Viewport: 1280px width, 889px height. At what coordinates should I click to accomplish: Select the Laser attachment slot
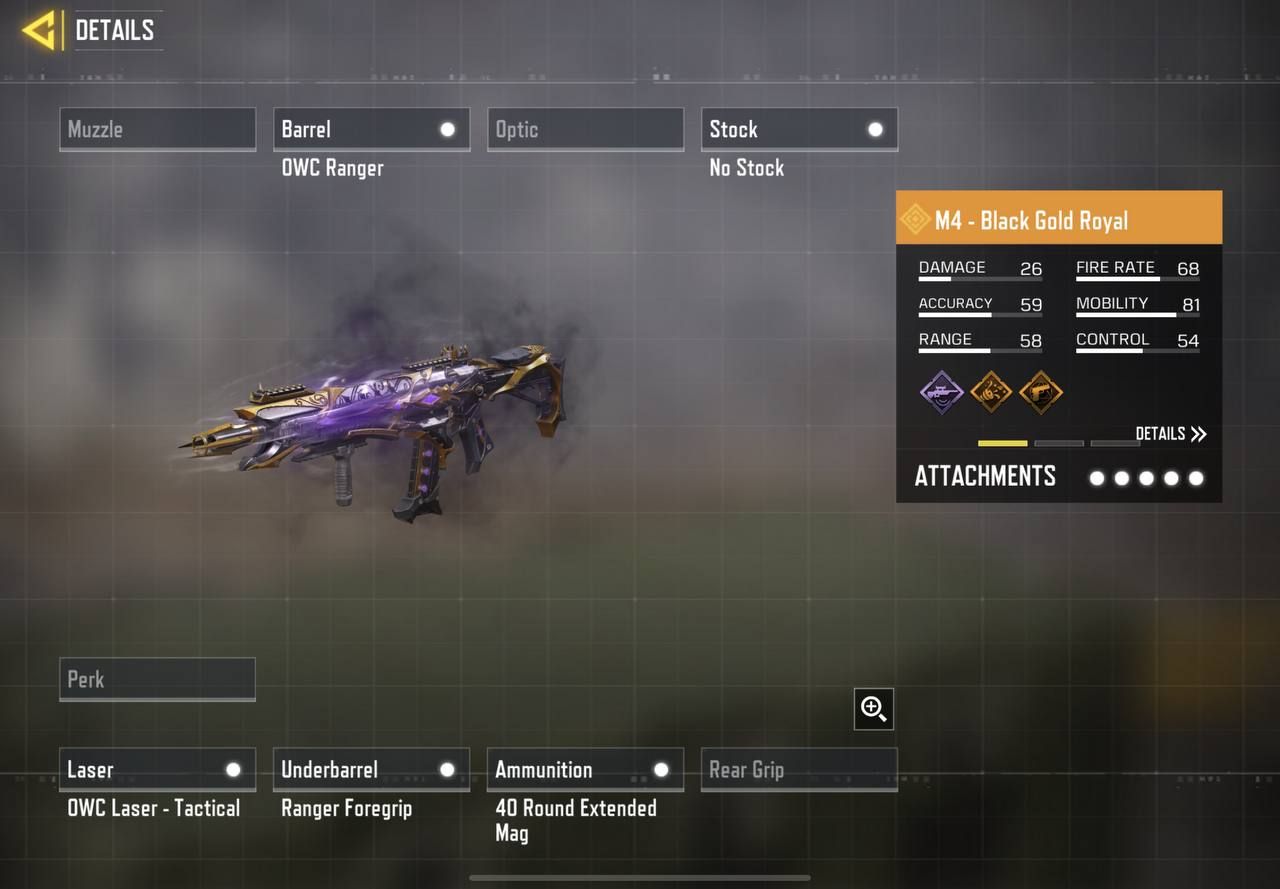click(157, 770)
